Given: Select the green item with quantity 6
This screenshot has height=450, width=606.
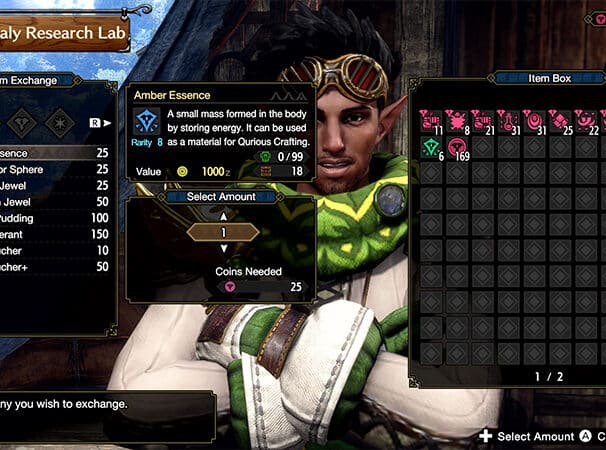Looking at the screenshot, I should tap(433, 148).
